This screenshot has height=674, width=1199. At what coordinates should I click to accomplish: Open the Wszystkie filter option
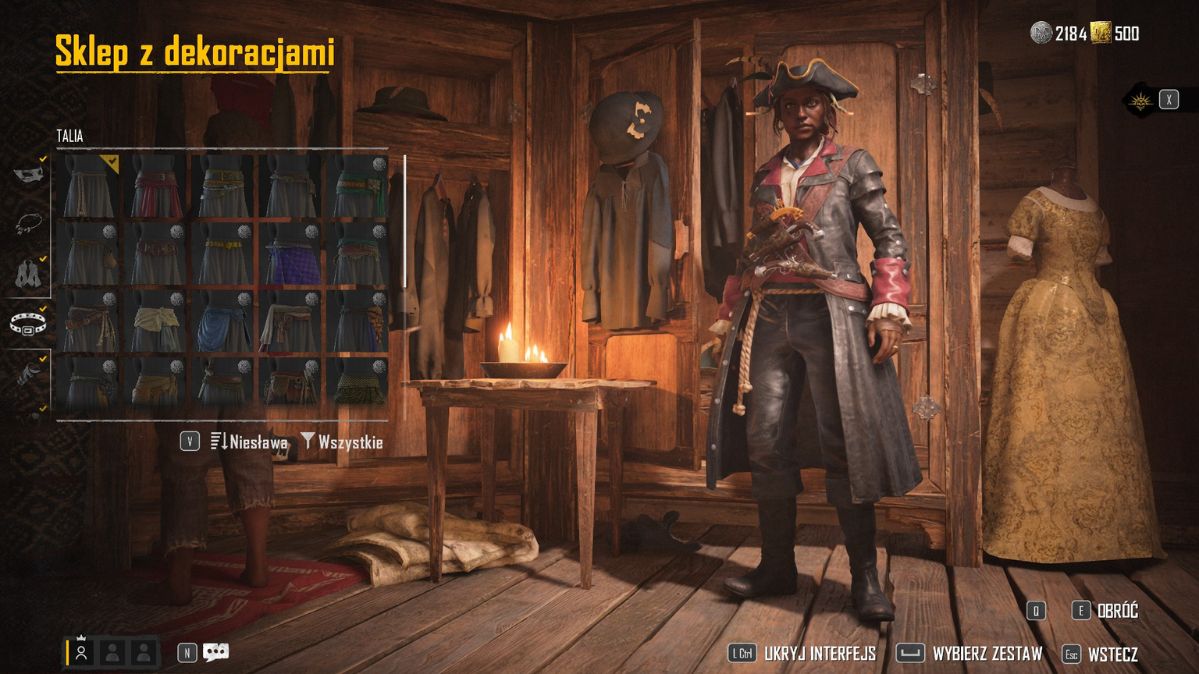[x=342, y=441]
